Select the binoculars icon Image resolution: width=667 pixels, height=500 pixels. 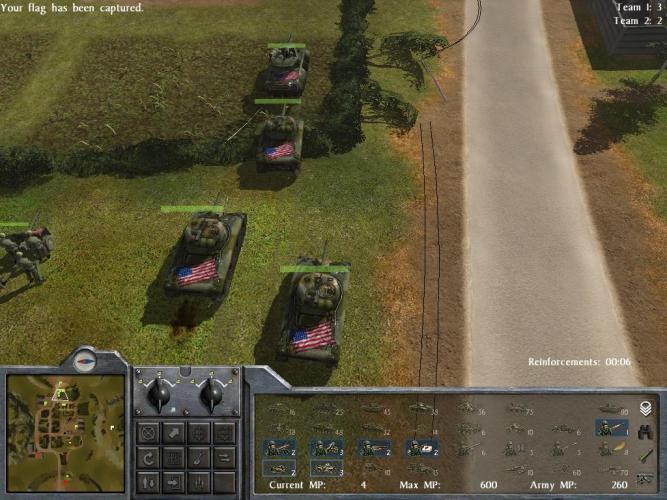pyautogui.click(x=645, y=432)
